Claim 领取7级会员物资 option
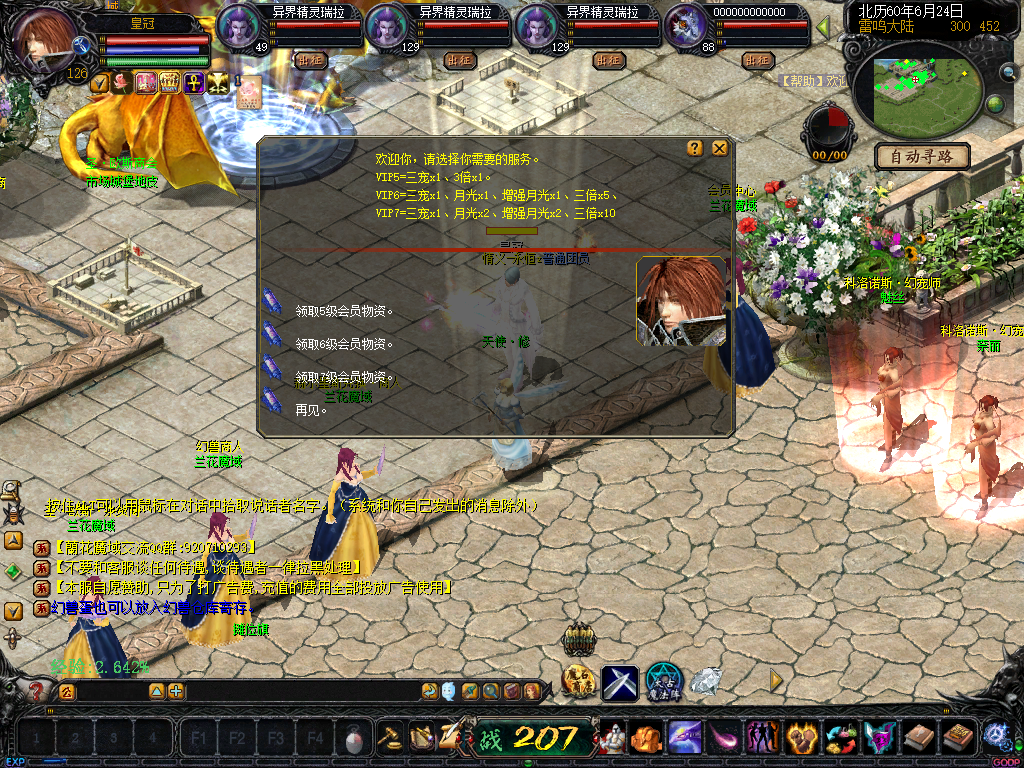1024x768 pixels. tap(343, 377)
